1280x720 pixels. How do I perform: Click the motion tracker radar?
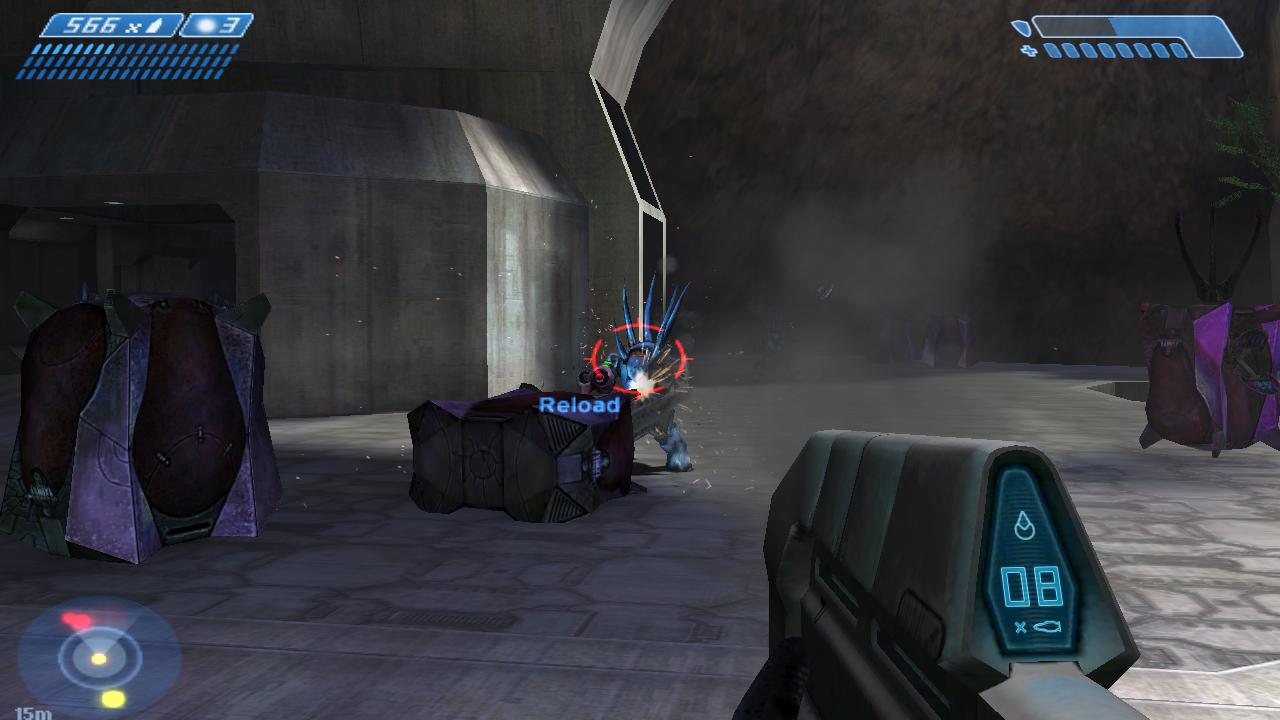(x=98, y=657)
